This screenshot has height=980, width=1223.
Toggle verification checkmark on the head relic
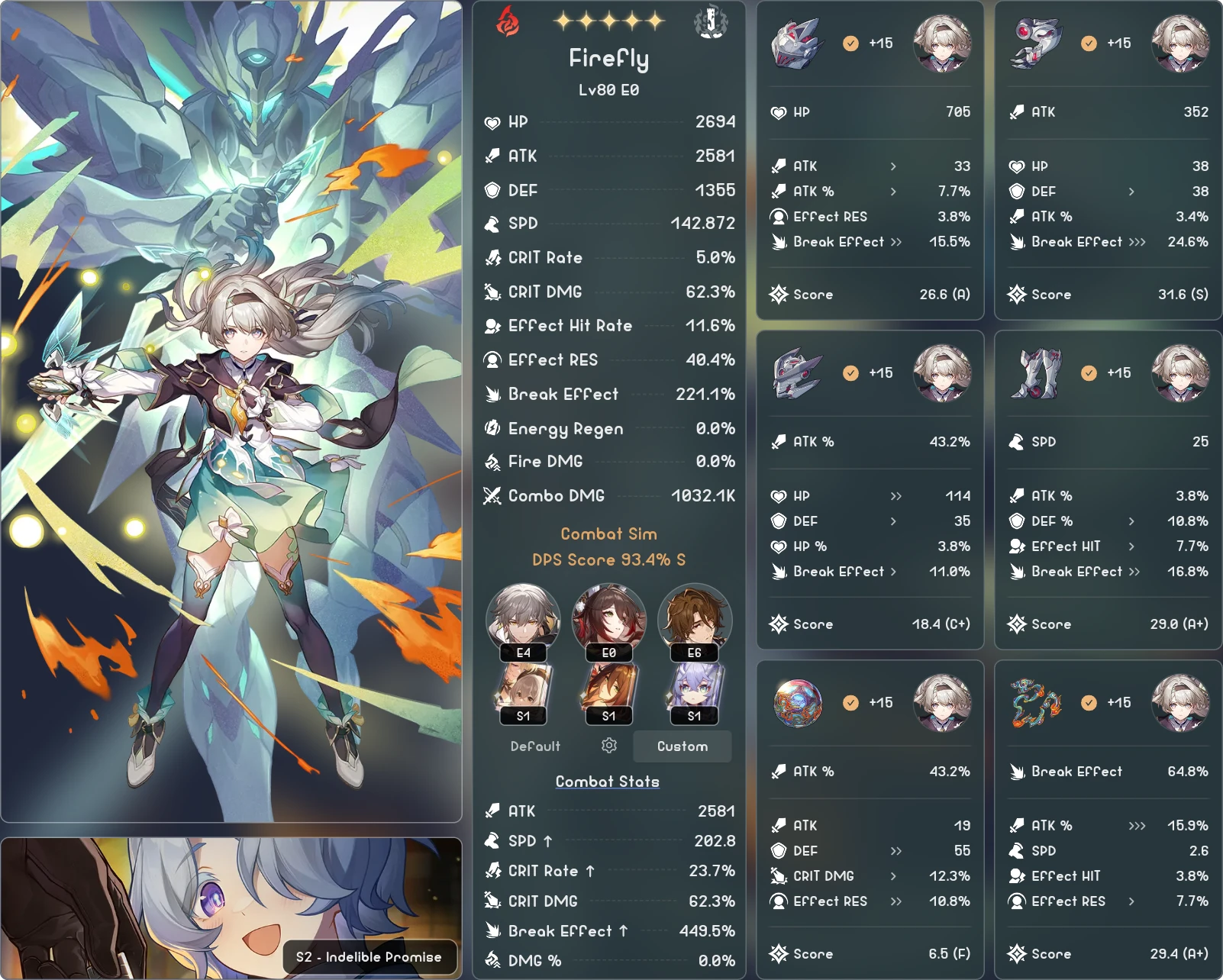(850, 44)
